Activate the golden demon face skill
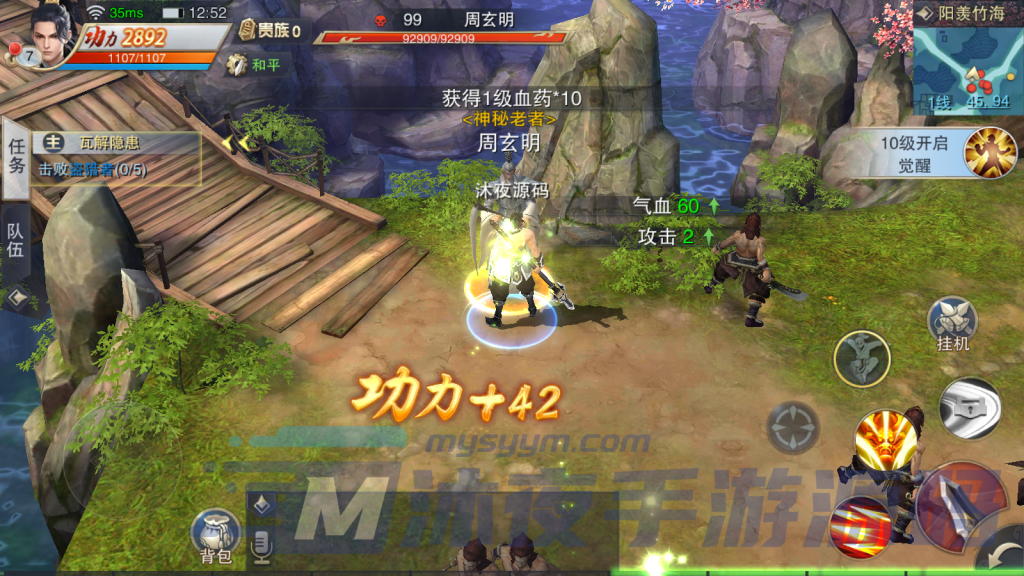 click(x=885, y=442)
